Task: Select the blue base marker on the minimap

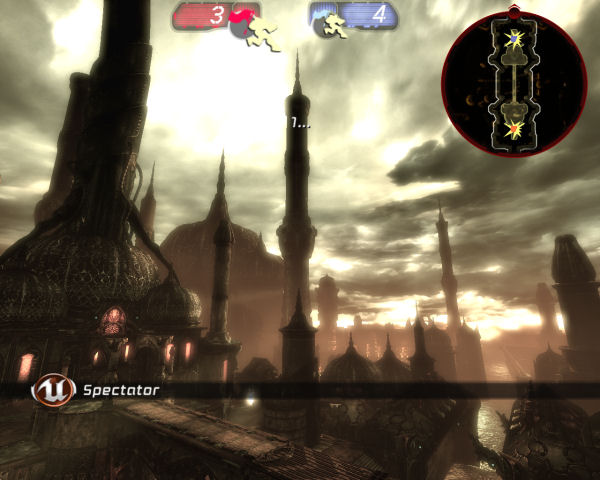Action: (514, 40)
